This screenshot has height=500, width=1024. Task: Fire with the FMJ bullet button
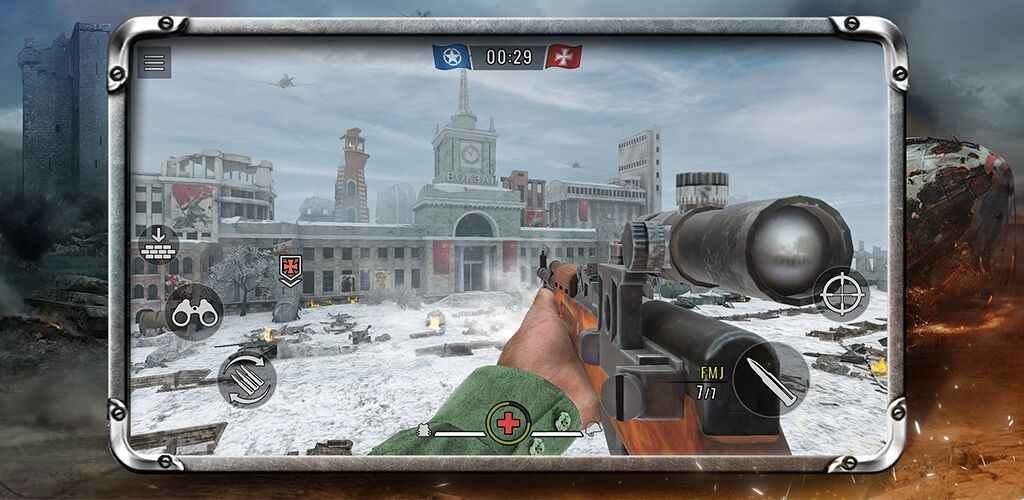[769, 380]
